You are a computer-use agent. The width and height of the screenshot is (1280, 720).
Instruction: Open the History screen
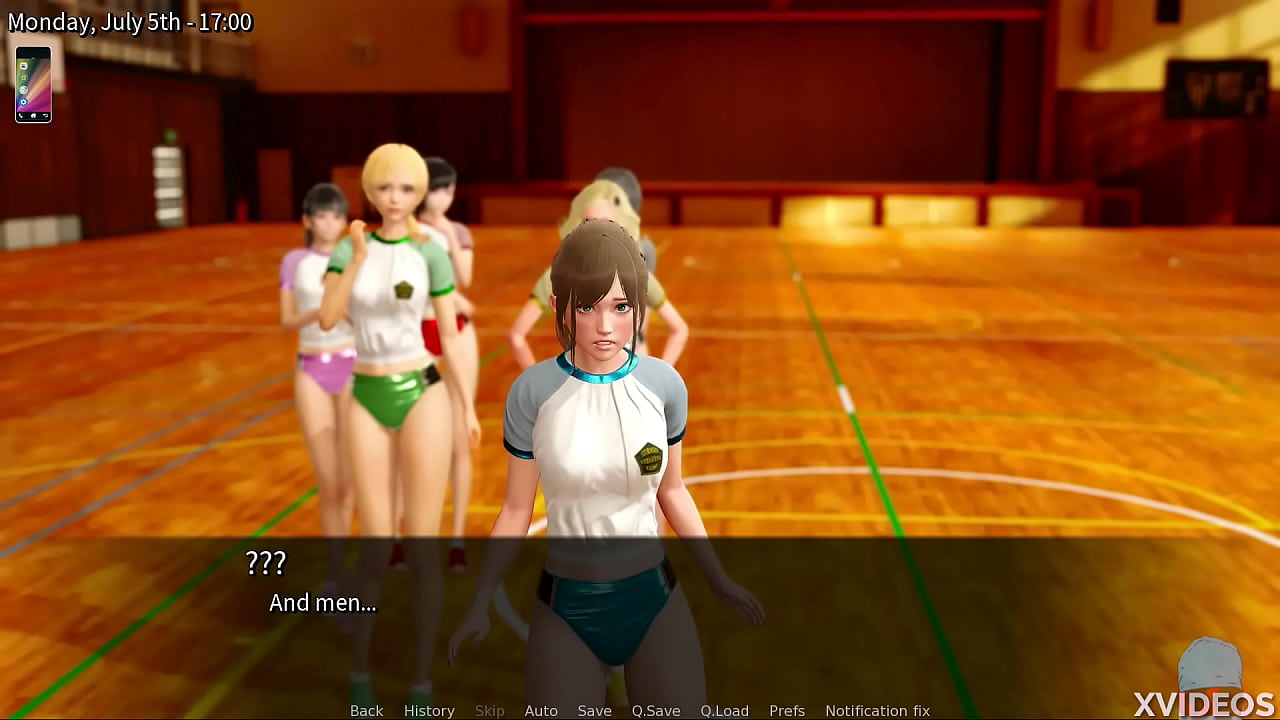pos(429,710)
